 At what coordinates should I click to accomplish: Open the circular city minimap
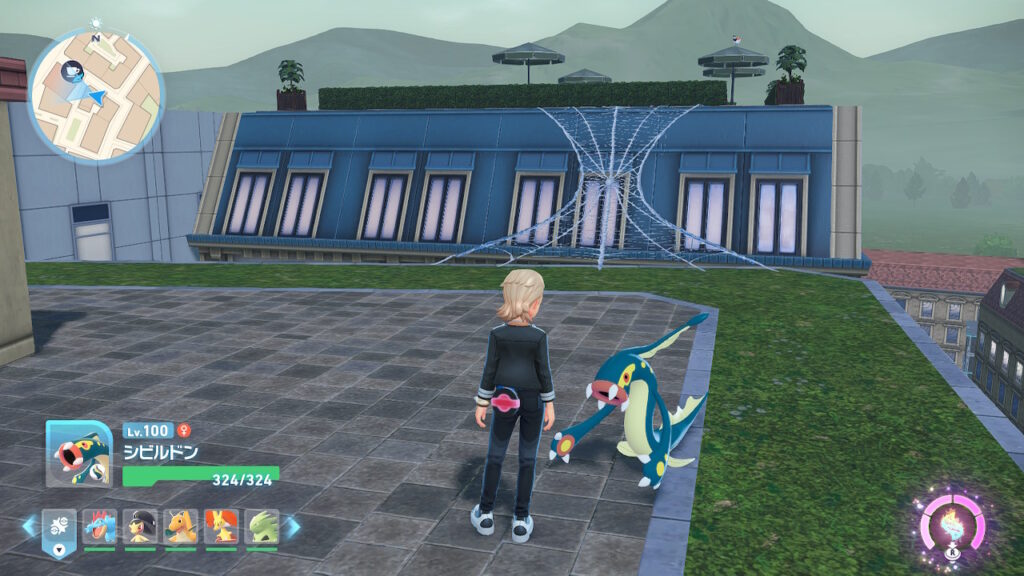pos(96,97)
